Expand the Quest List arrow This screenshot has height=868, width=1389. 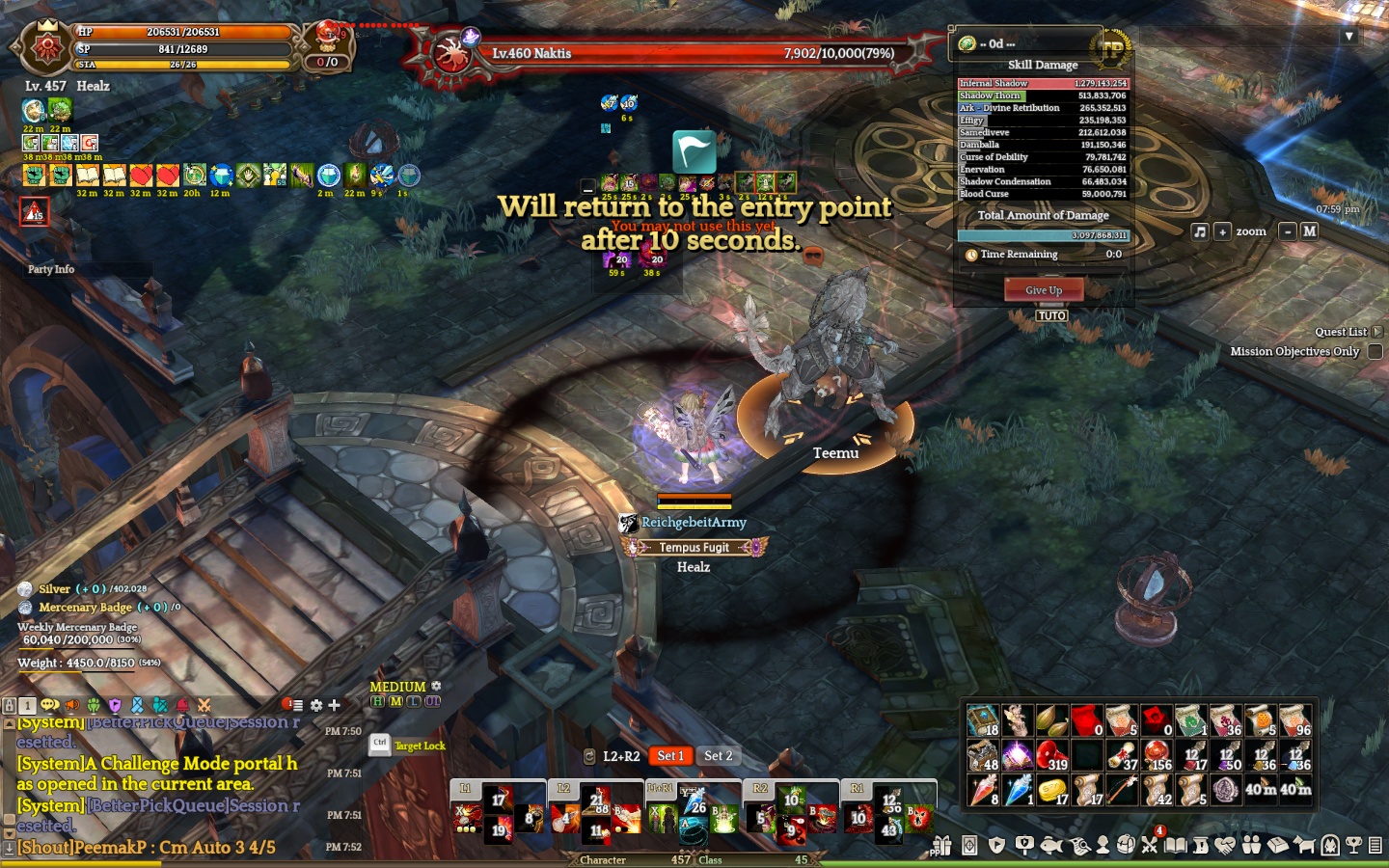point(1377,332)
